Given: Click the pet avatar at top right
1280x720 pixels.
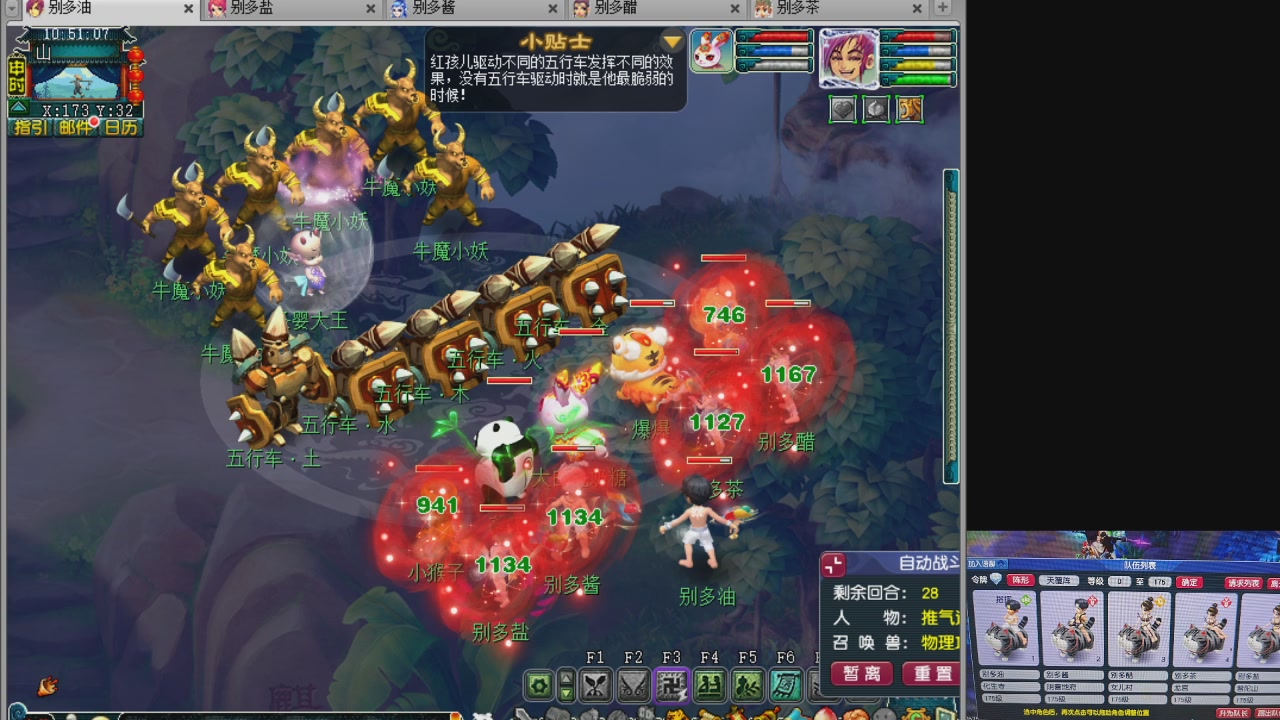Looking at the screenshot, I should [711, 51].
